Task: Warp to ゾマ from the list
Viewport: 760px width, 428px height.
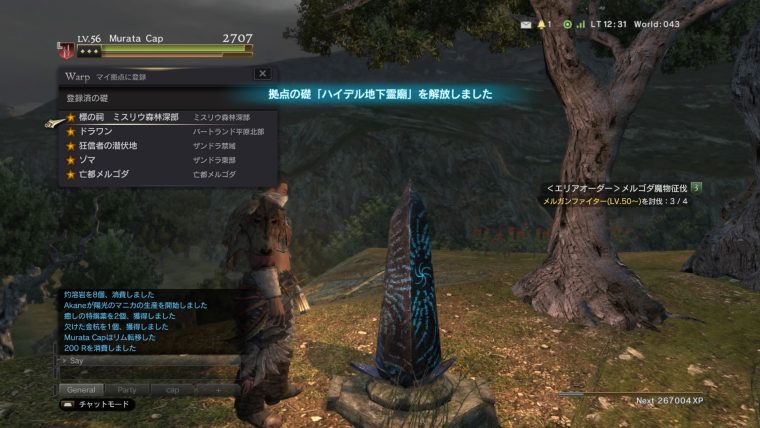Action: point(89,159)
